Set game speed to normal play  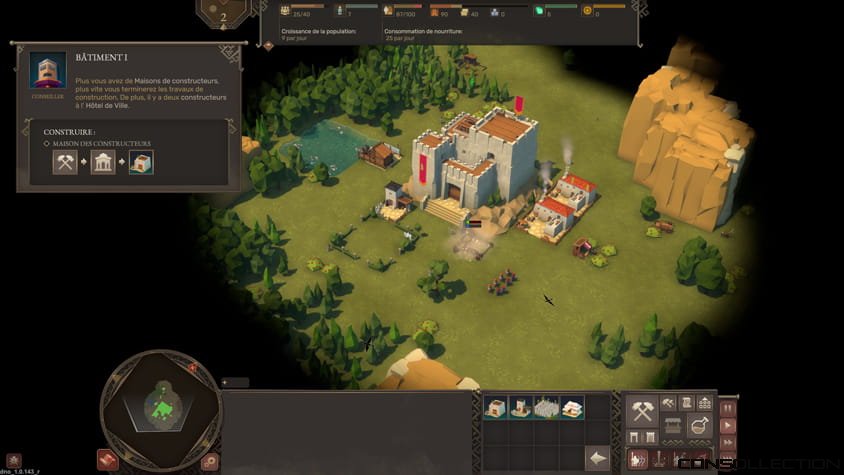(x=728, y=426)
